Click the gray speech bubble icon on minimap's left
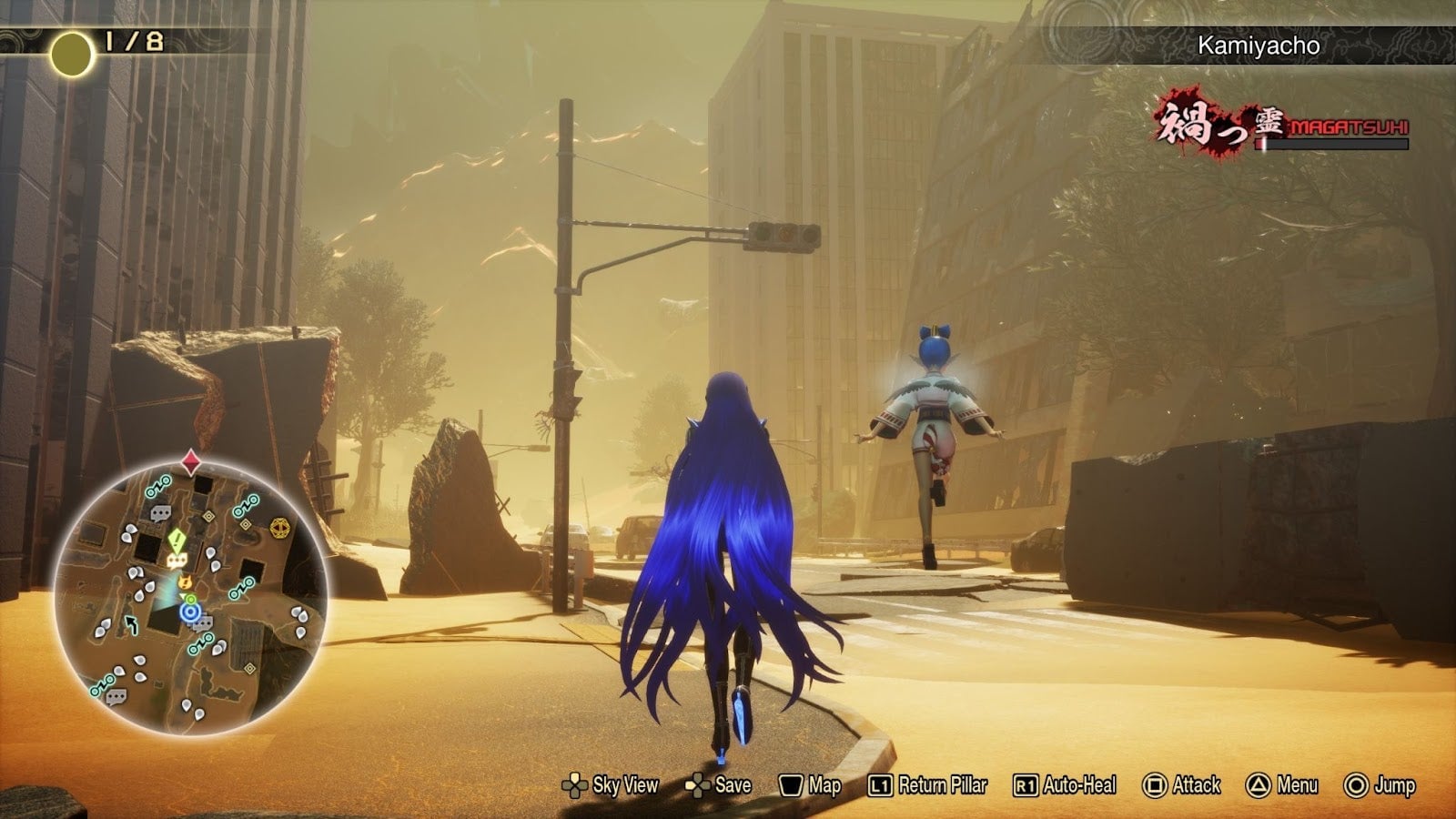This screenshot has width=1456, height=819. [x=116, y=697]
